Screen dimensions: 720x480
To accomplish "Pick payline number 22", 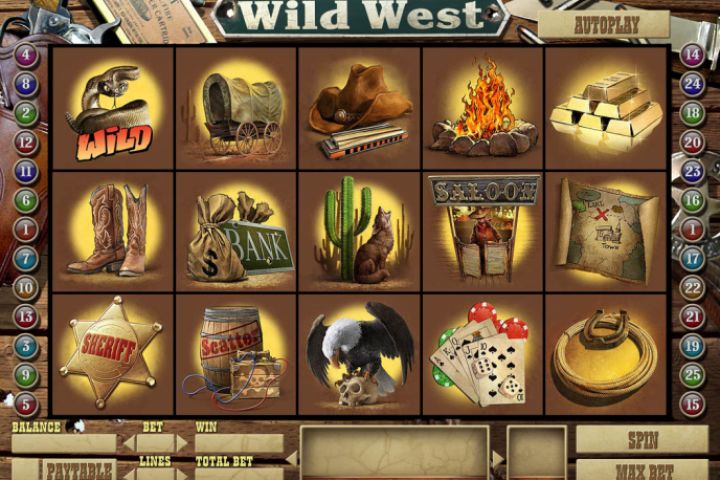I will coord(692,288).
